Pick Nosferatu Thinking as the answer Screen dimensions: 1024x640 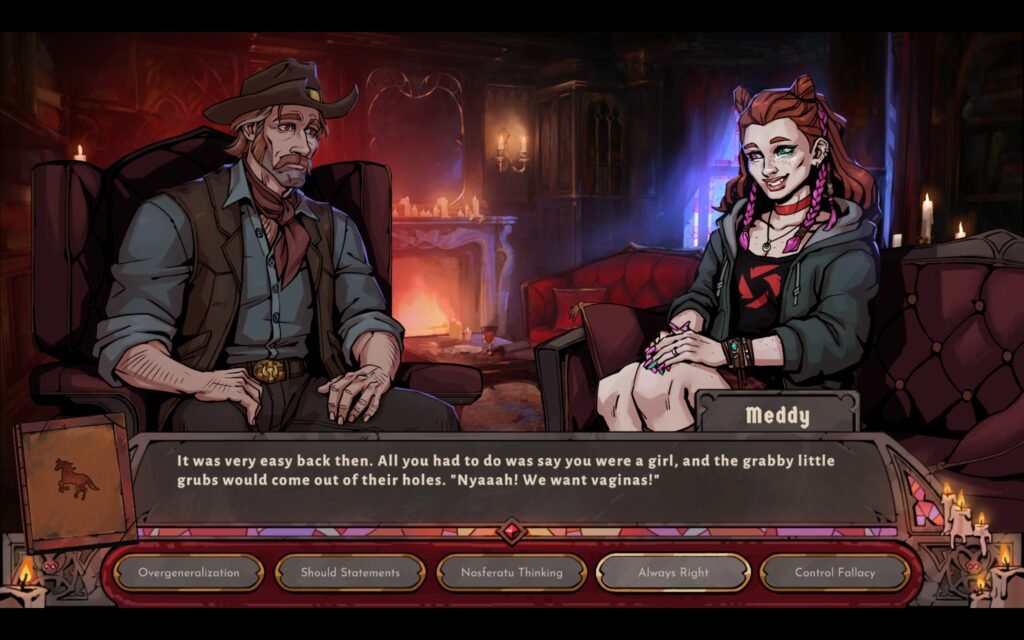511,573
